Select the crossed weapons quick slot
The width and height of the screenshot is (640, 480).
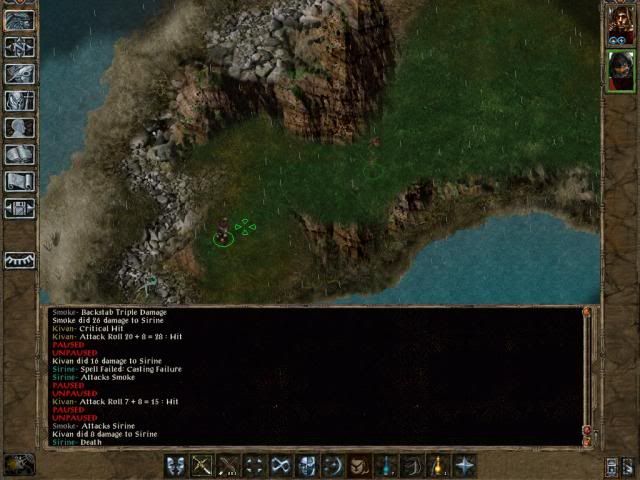(229, 466)
